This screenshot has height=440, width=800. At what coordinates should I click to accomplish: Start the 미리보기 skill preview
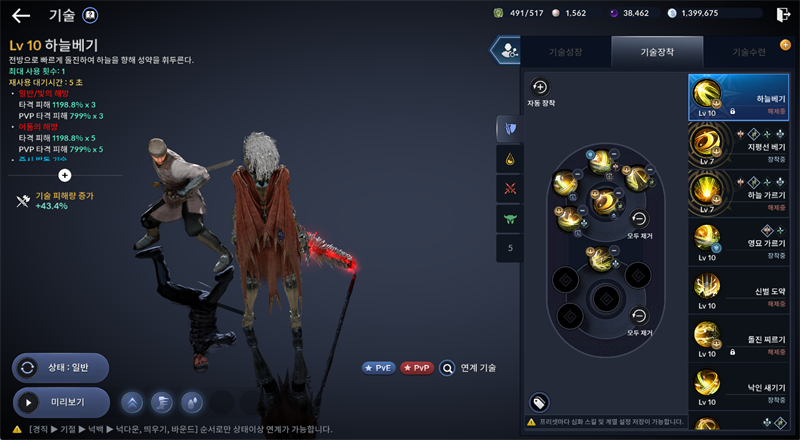(x=60, y=402)
